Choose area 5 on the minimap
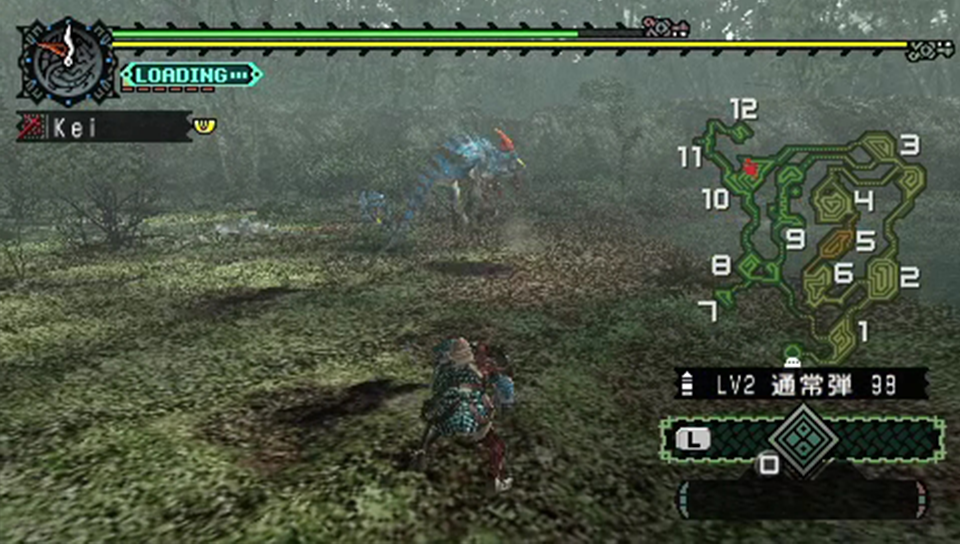The image size is (960, 544). pyautogui.click(x=865, y=241)
